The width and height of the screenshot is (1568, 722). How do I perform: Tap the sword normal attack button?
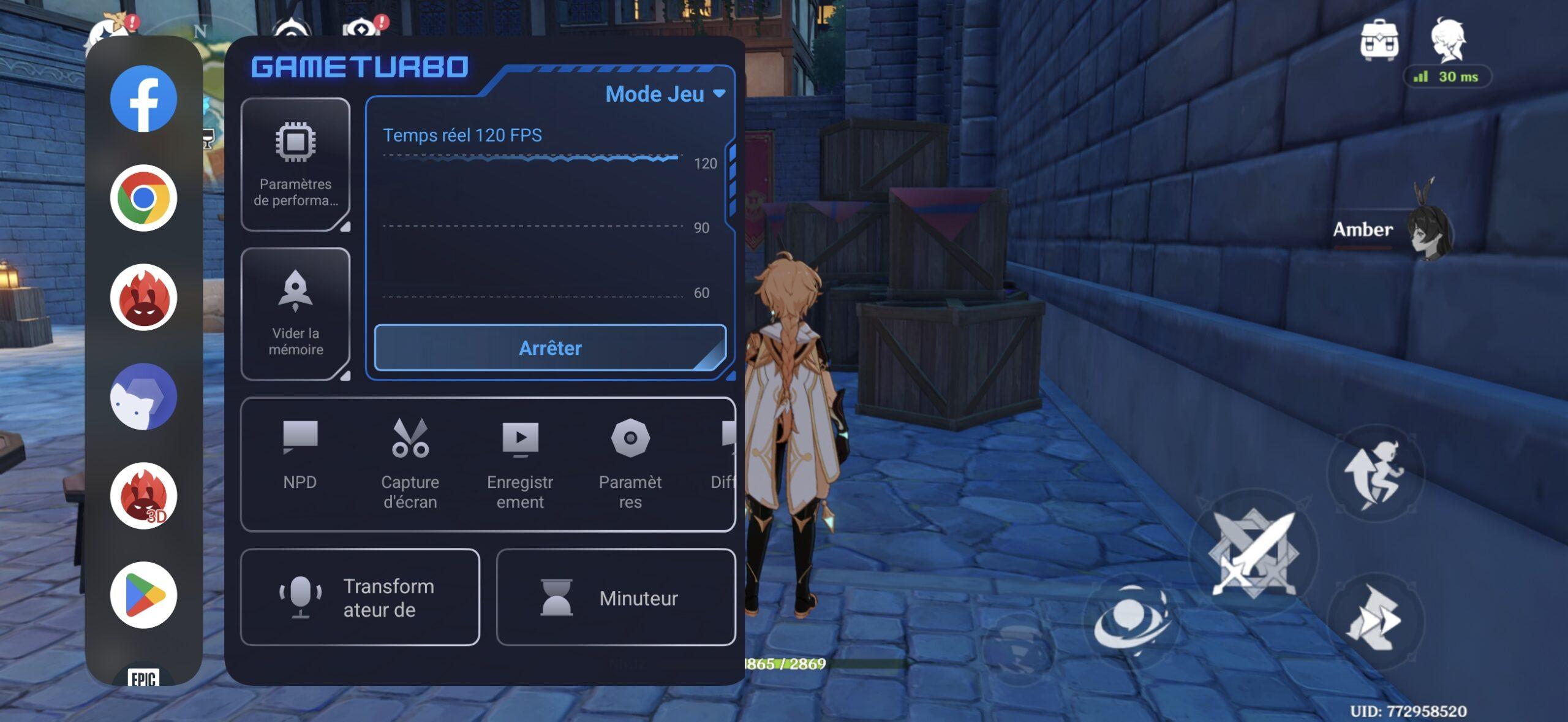tap(1253, 553)
